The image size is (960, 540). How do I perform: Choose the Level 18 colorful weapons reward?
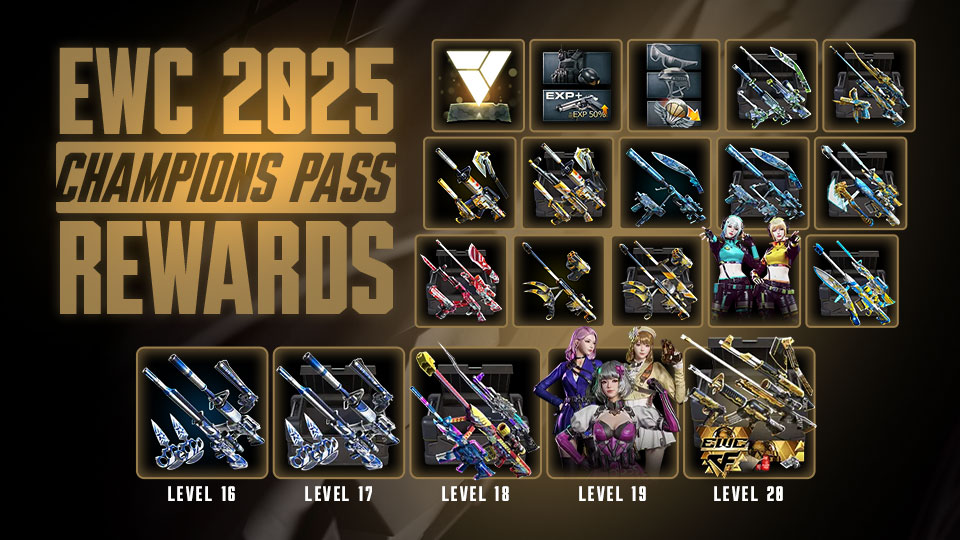(x=475, y=412)
